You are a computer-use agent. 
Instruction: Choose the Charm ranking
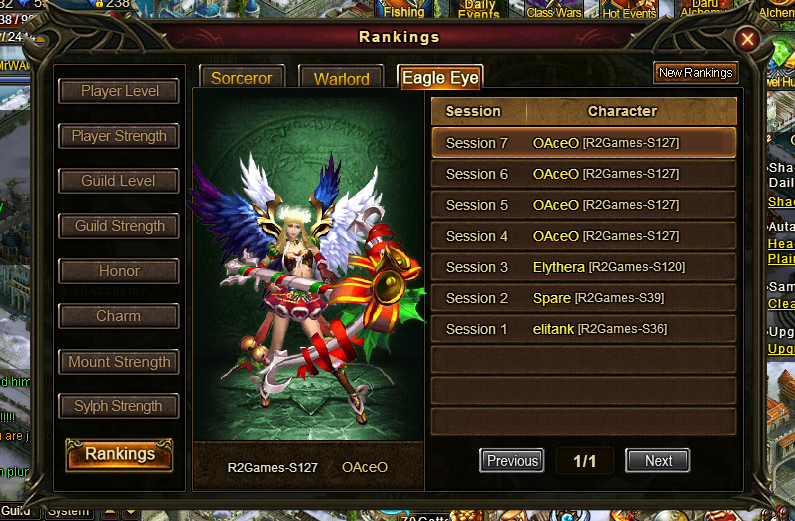pyautogui.click(x=120, y=316)
